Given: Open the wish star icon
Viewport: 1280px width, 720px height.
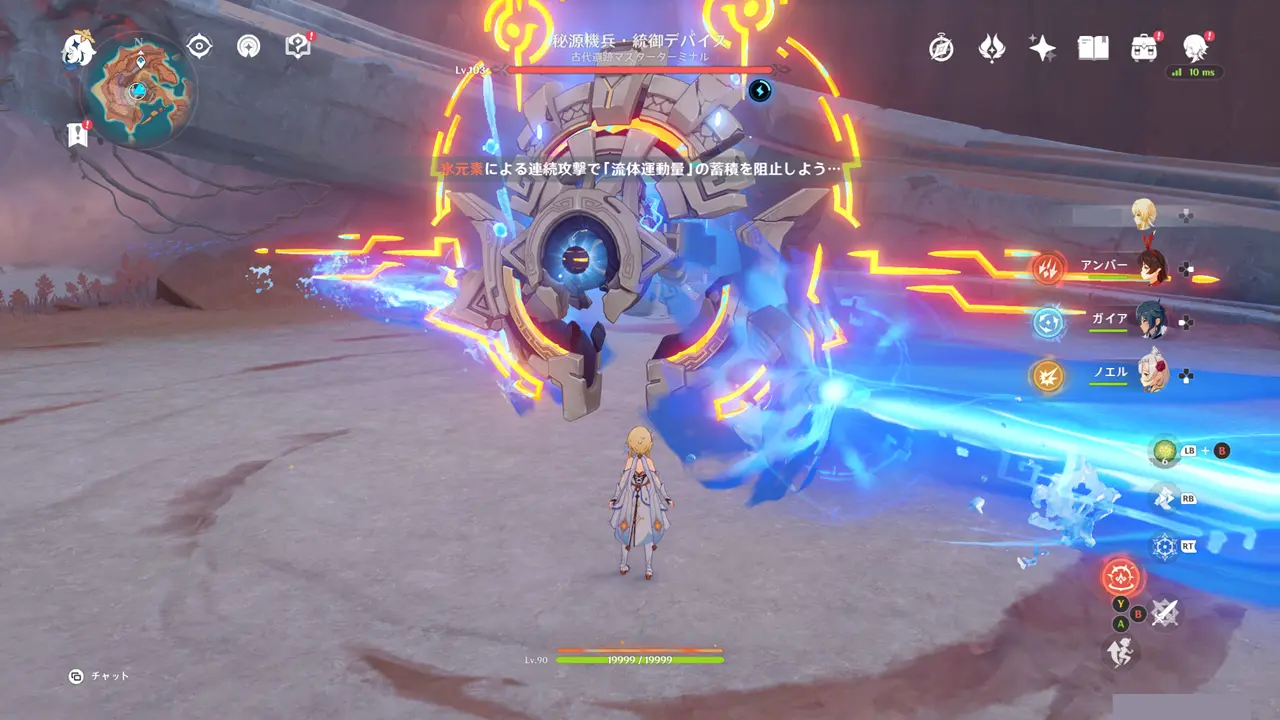Looking at the screenshot, I should [x=1042, y=48].
